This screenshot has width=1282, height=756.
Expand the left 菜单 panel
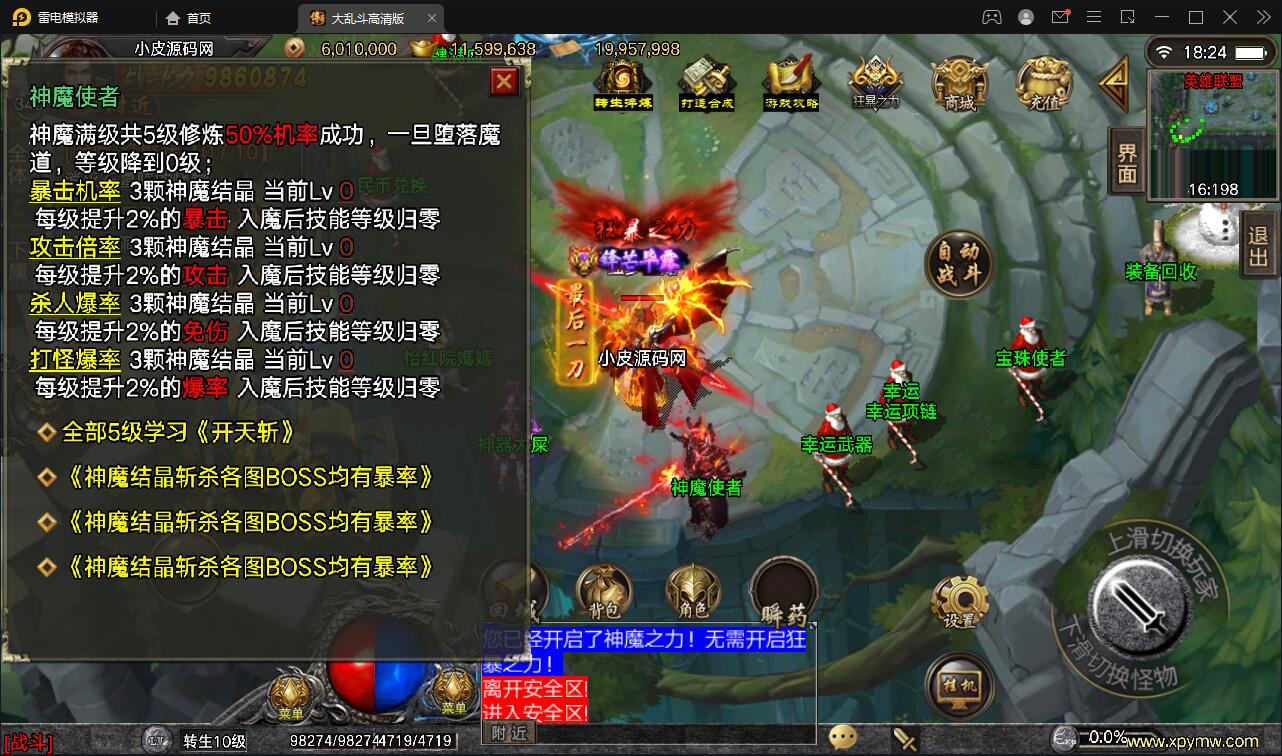(290, 690)
